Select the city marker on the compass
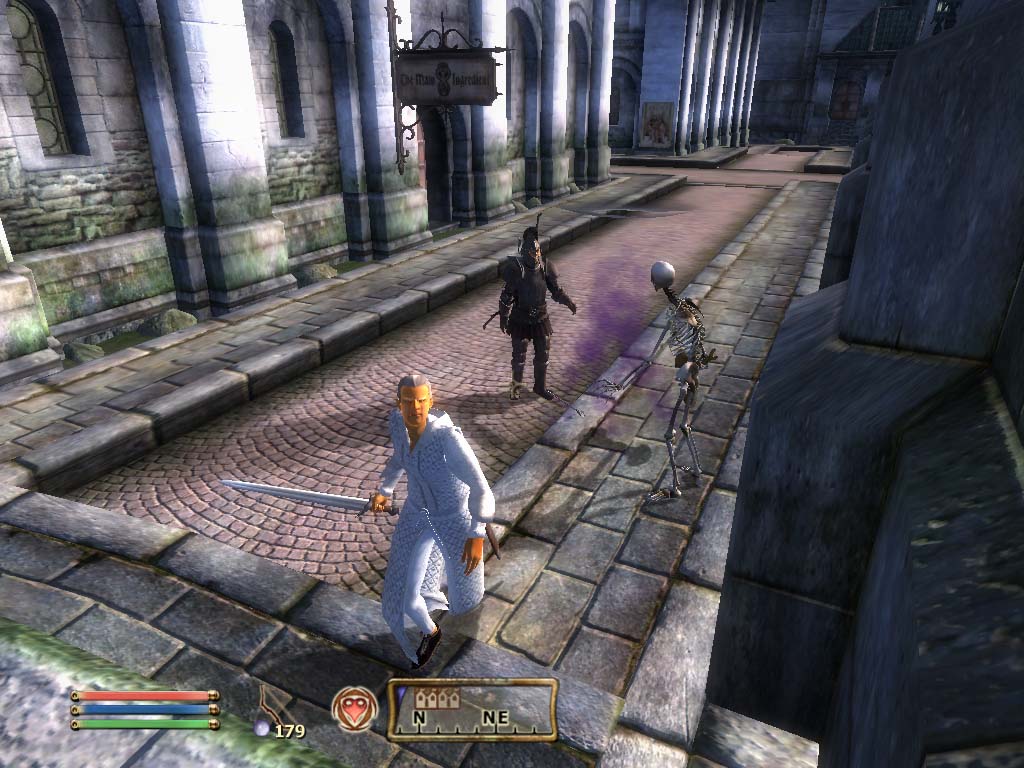The width and height of the screenshot is (1024, 768). point(442,698)
